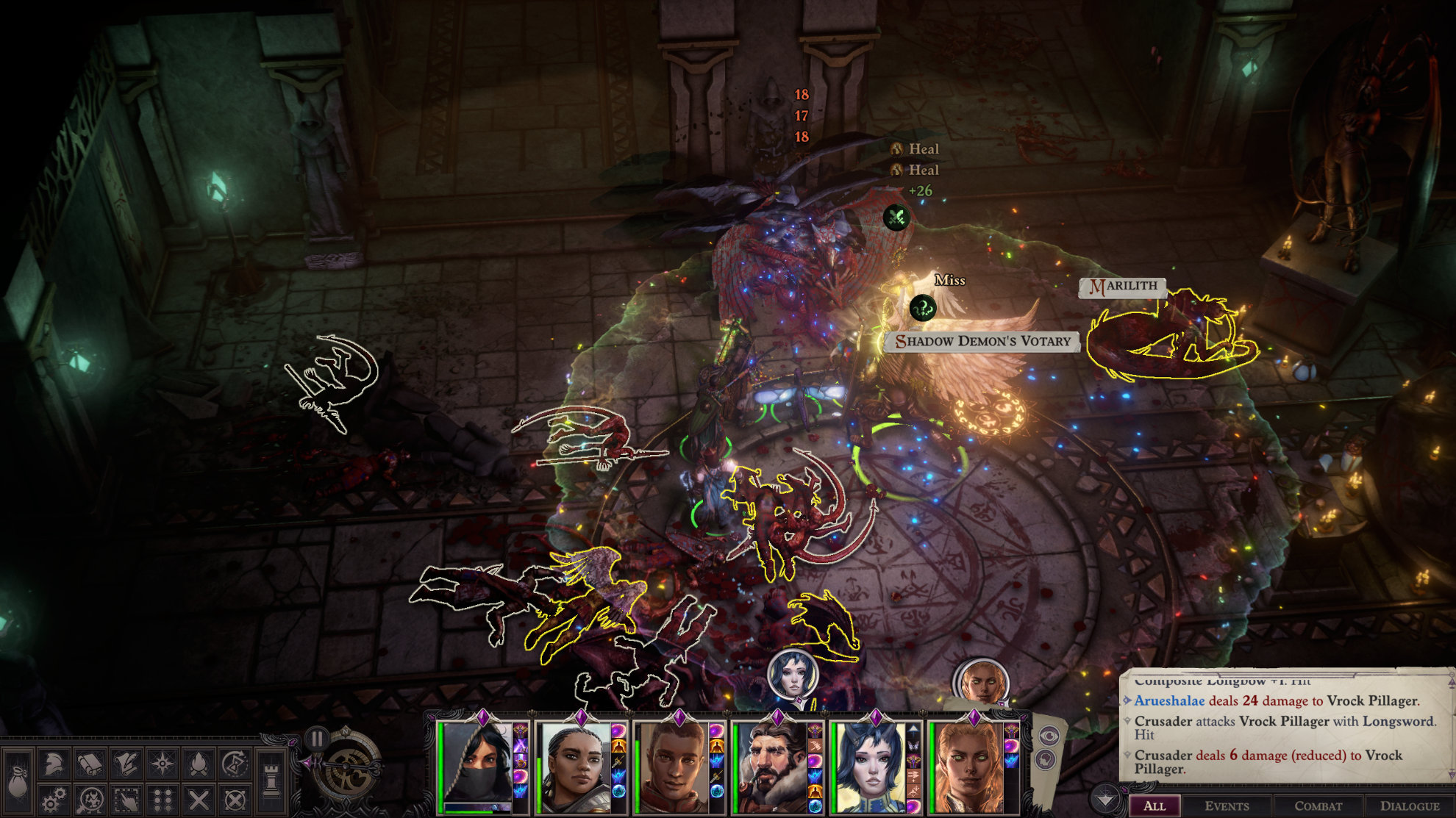Switch combat log to Events tab
Viewport: 1456px width, 818px height.
coord(1227,806)
